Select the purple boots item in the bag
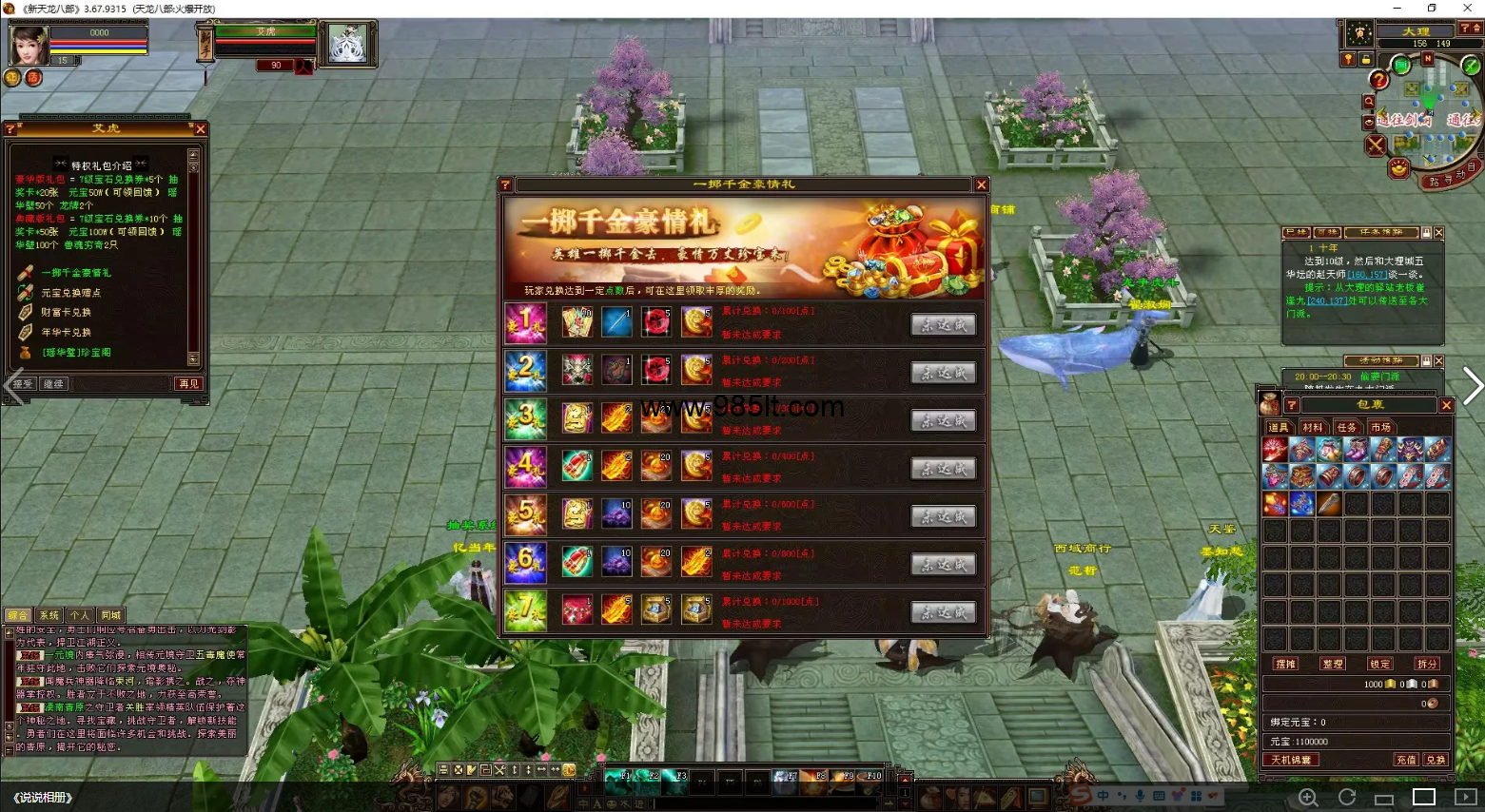This screenshot has height=812, width=1485. [x=1357, y=449]
